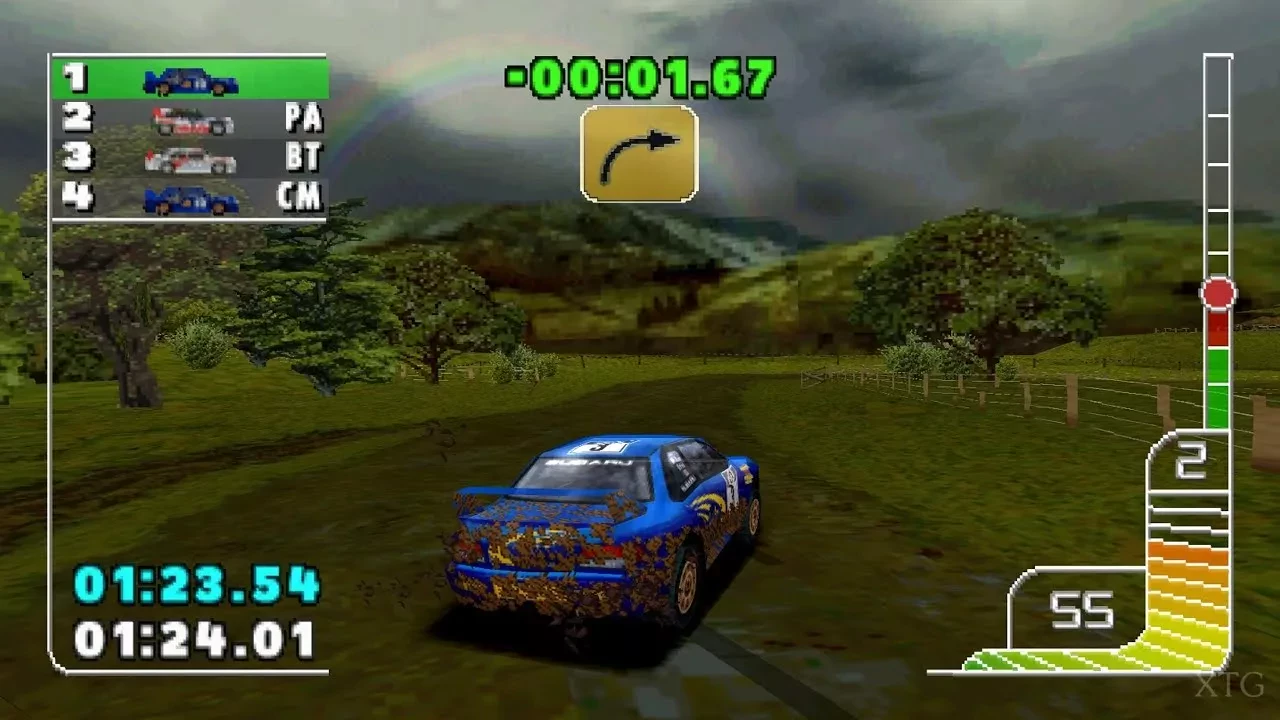Select the green highlighted first-place leaderboard row
1280x720 pixels.
(190, 79)
